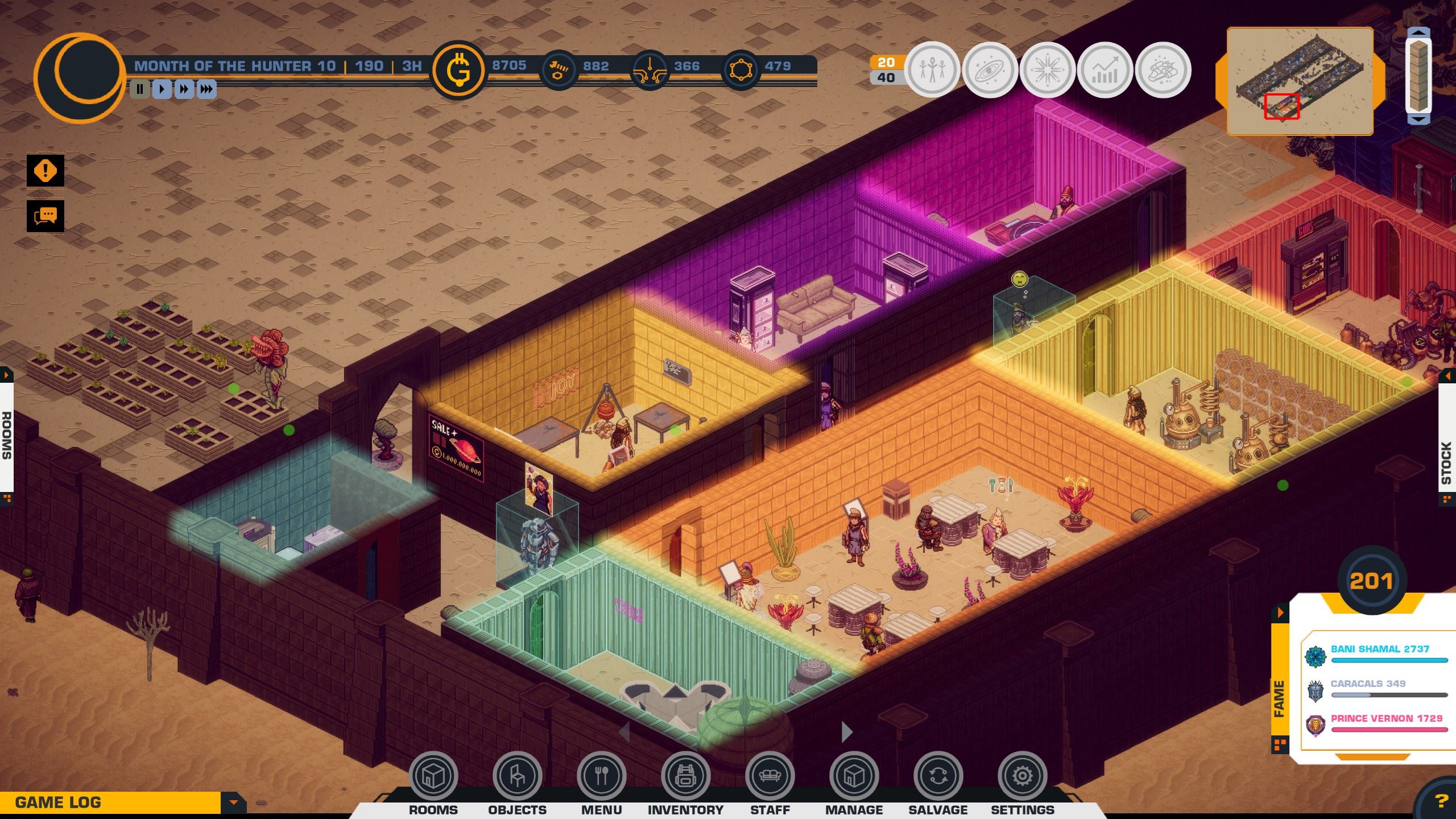Set game to normal play speed
Viewport: 1456px width, 819px height.
point(162,89)
